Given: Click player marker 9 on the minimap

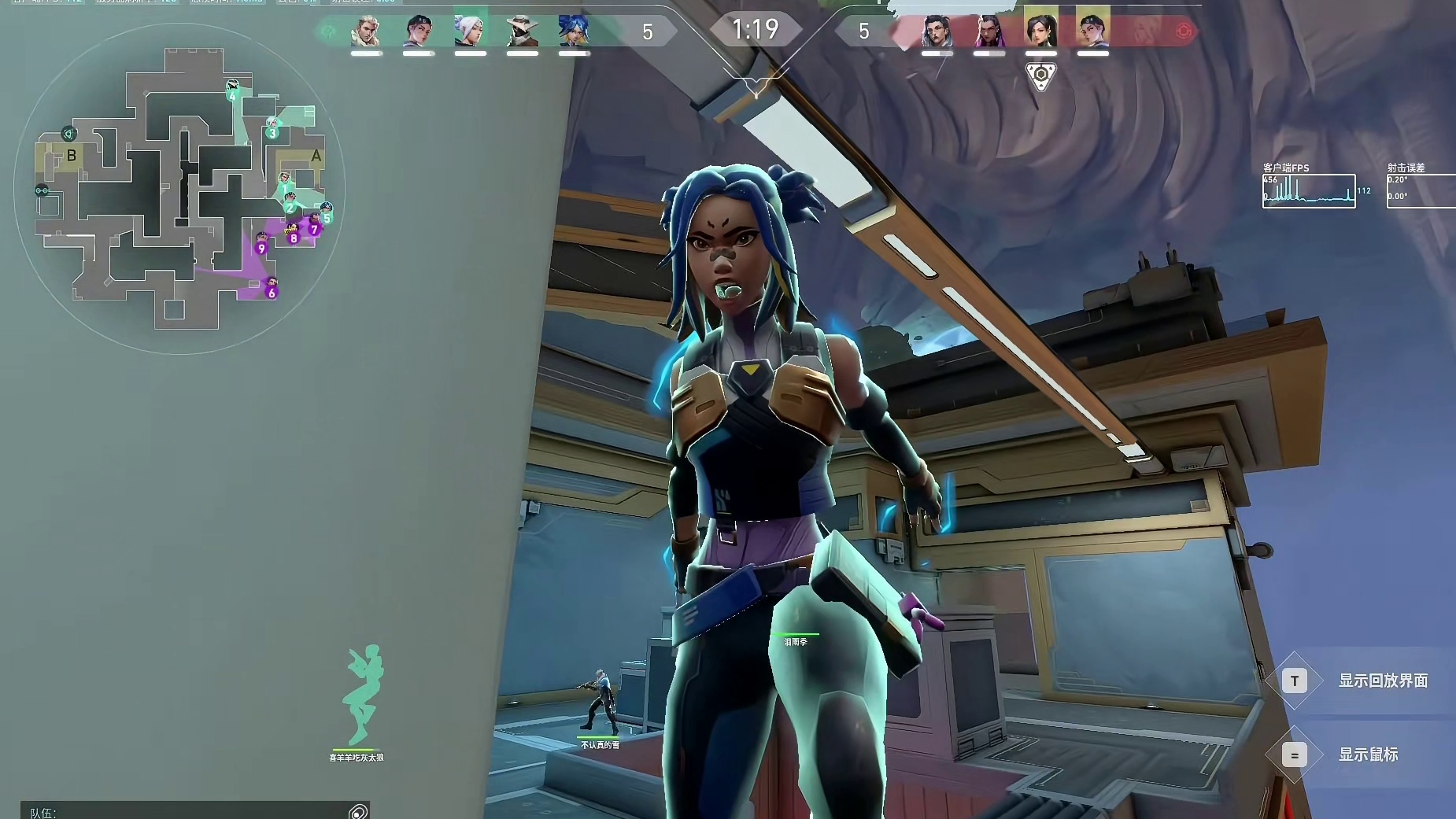Looking at the screenshot, I should point(261,248).
